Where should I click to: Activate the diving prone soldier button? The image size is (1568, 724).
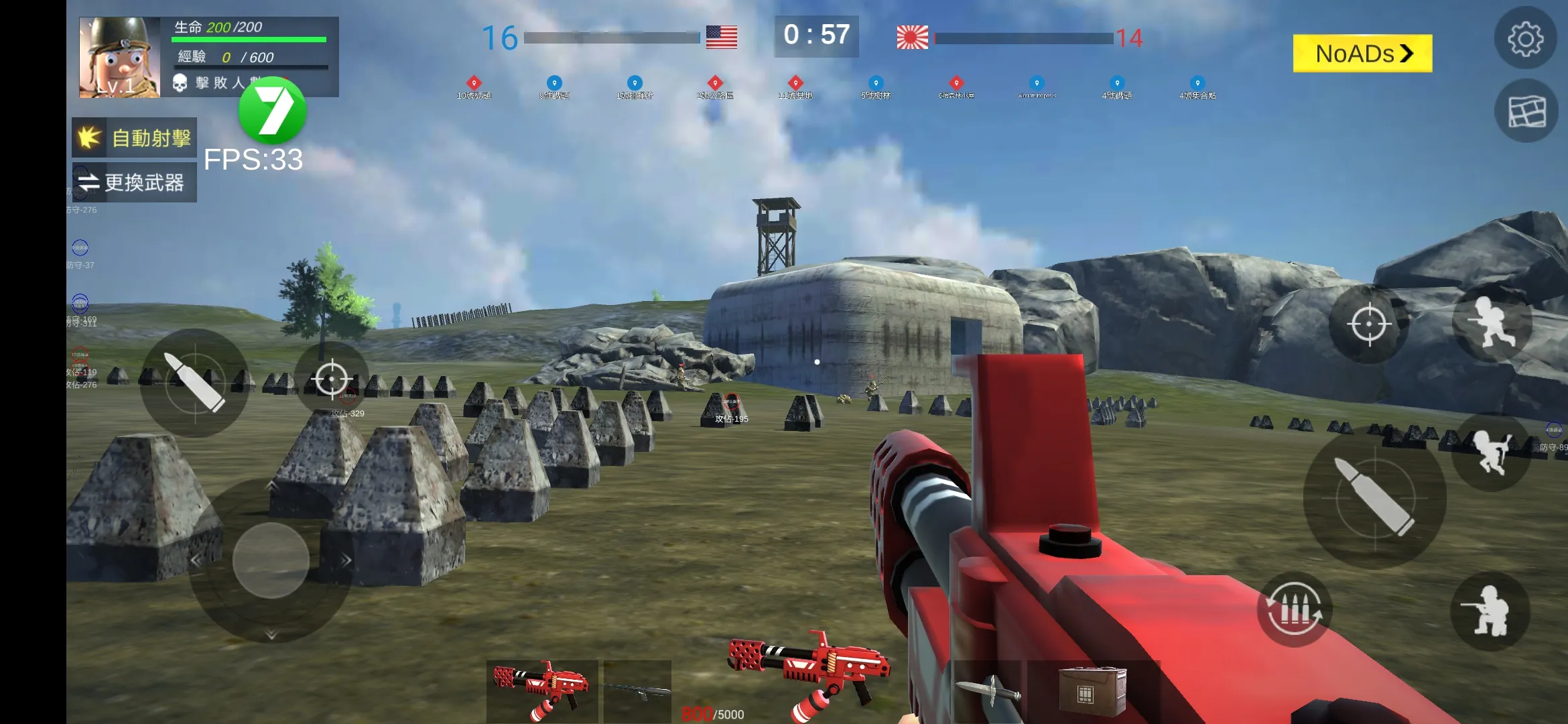pyautogui.click(x=1490, y=452)
